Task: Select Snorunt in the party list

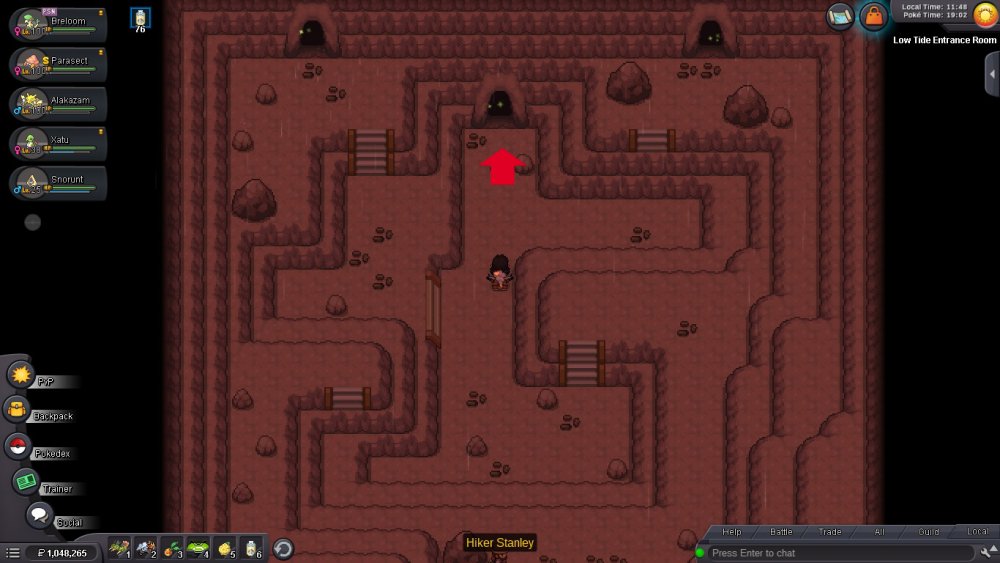Action: 58,182
